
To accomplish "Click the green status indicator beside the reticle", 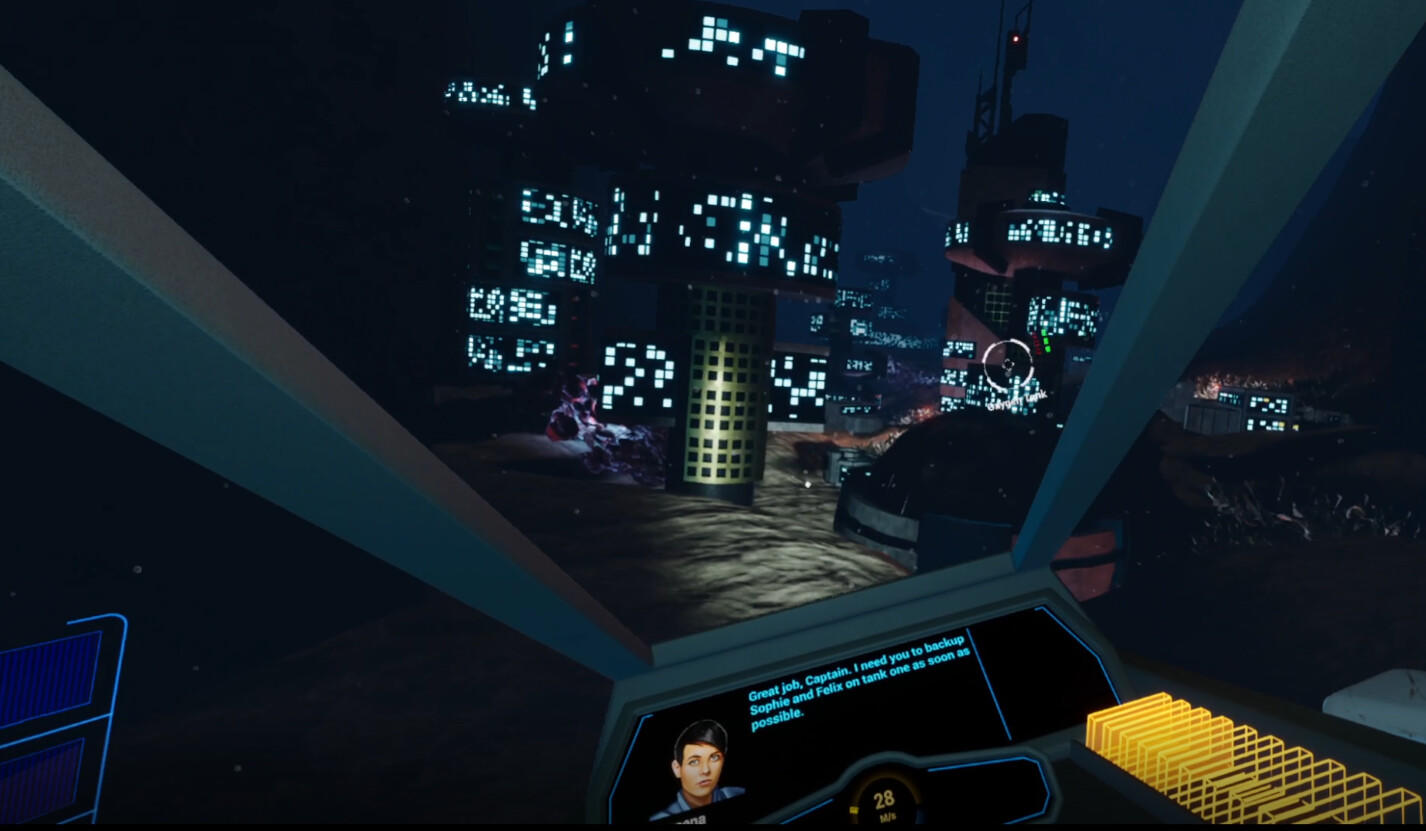I will (1047, 342).
